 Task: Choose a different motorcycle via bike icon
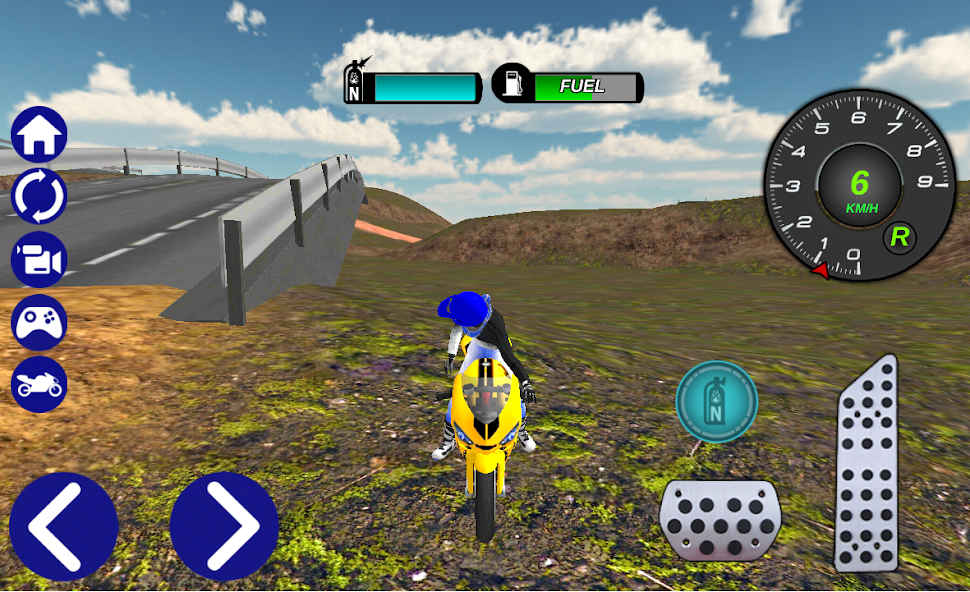pos(39,384)
